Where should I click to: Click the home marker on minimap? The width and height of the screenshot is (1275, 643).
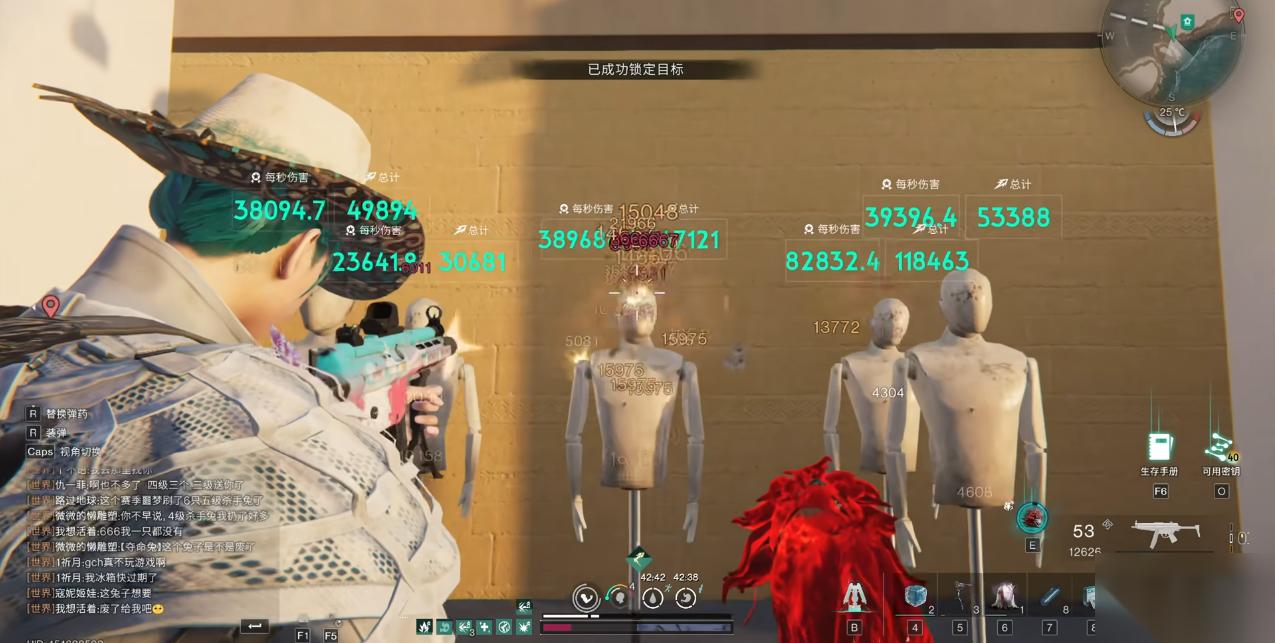coord(1187,21)
